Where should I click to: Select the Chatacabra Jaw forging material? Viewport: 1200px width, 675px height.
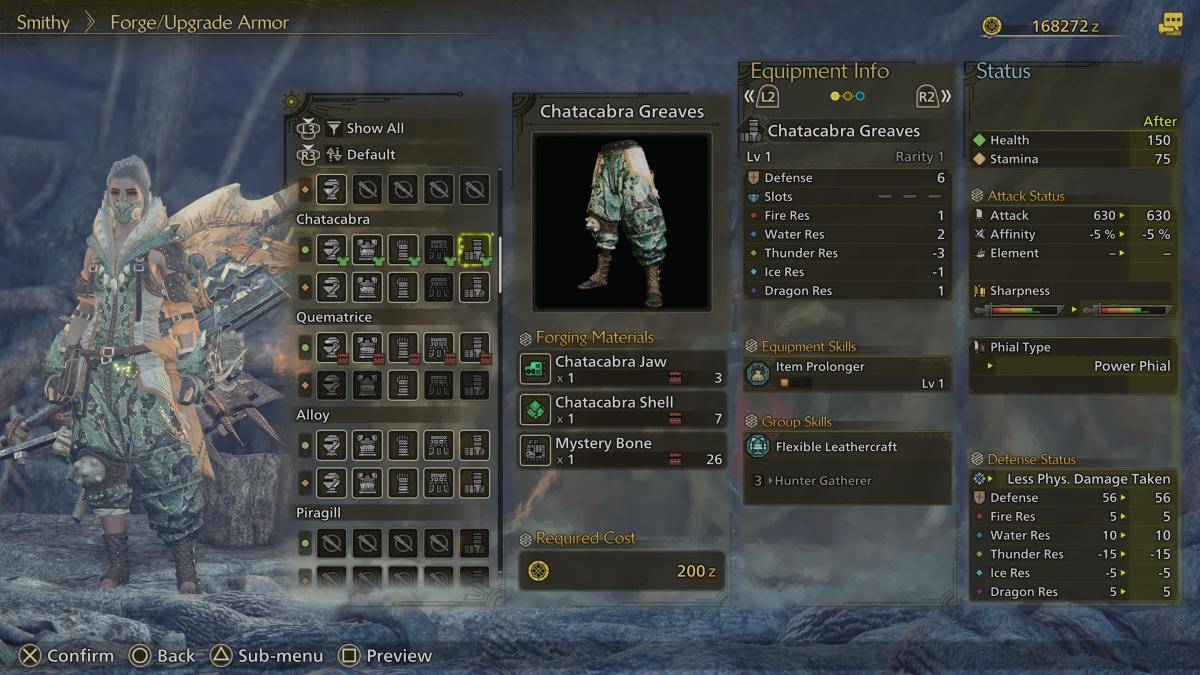[621, 369]
